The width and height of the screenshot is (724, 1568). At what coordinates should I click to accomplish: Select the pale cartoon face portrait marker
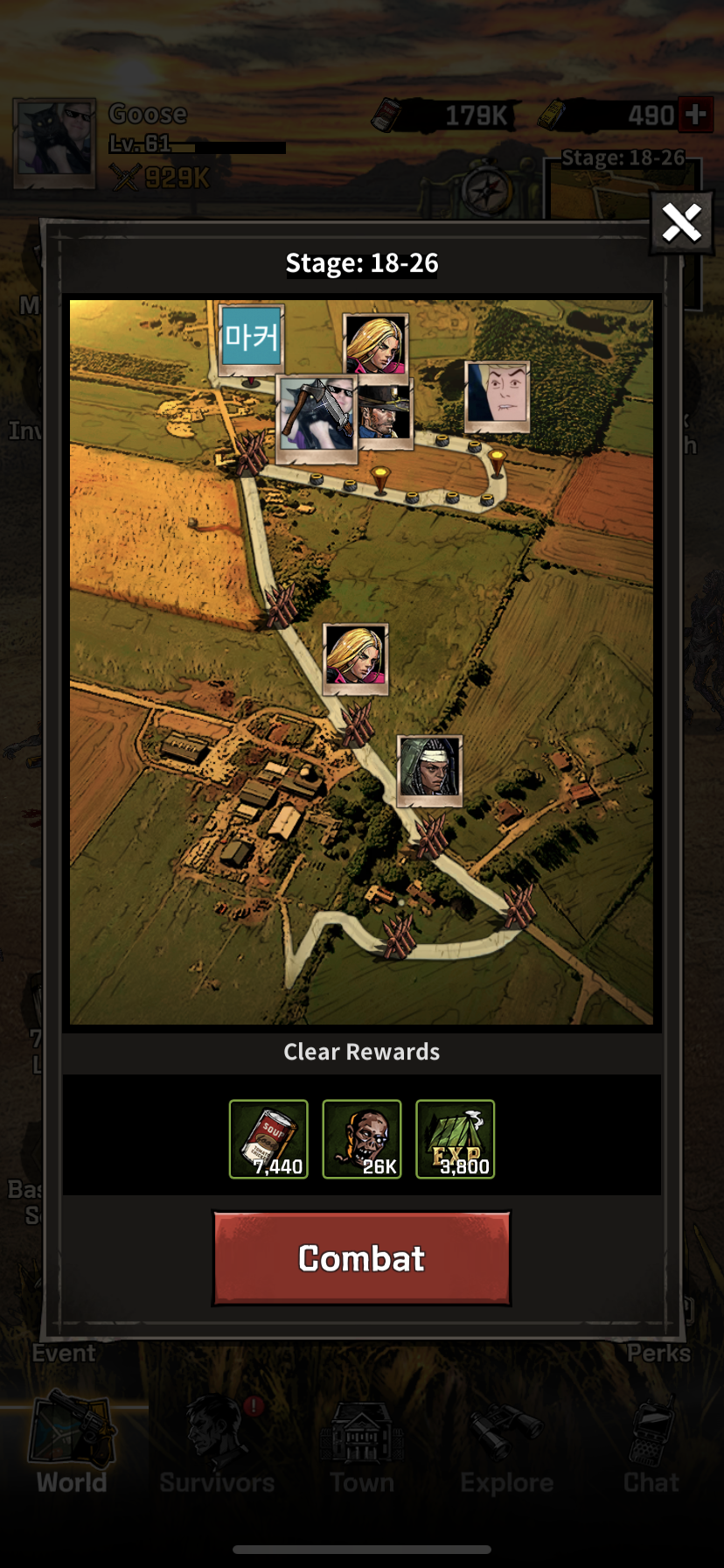coord(497,395)
